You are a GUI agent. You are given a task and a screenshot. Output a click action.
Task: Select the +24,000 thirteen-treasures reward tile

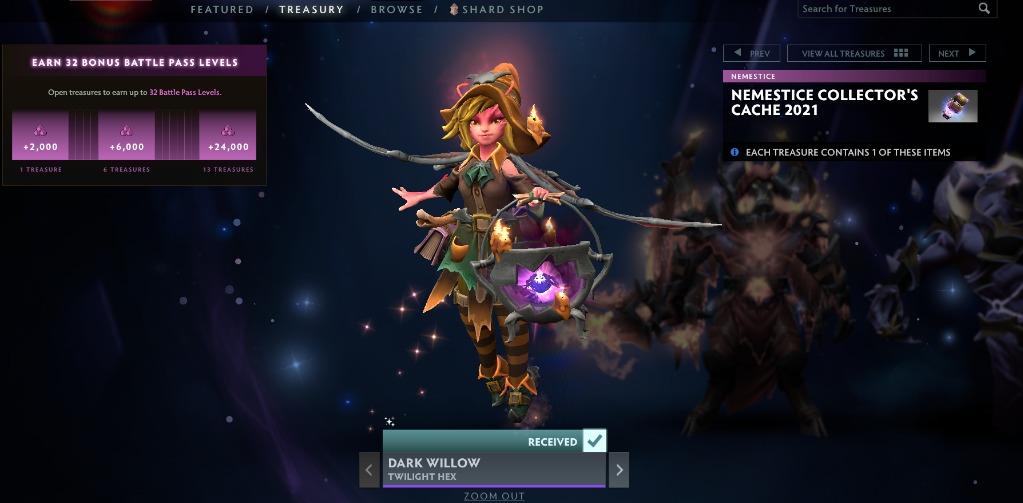(227, 137)
